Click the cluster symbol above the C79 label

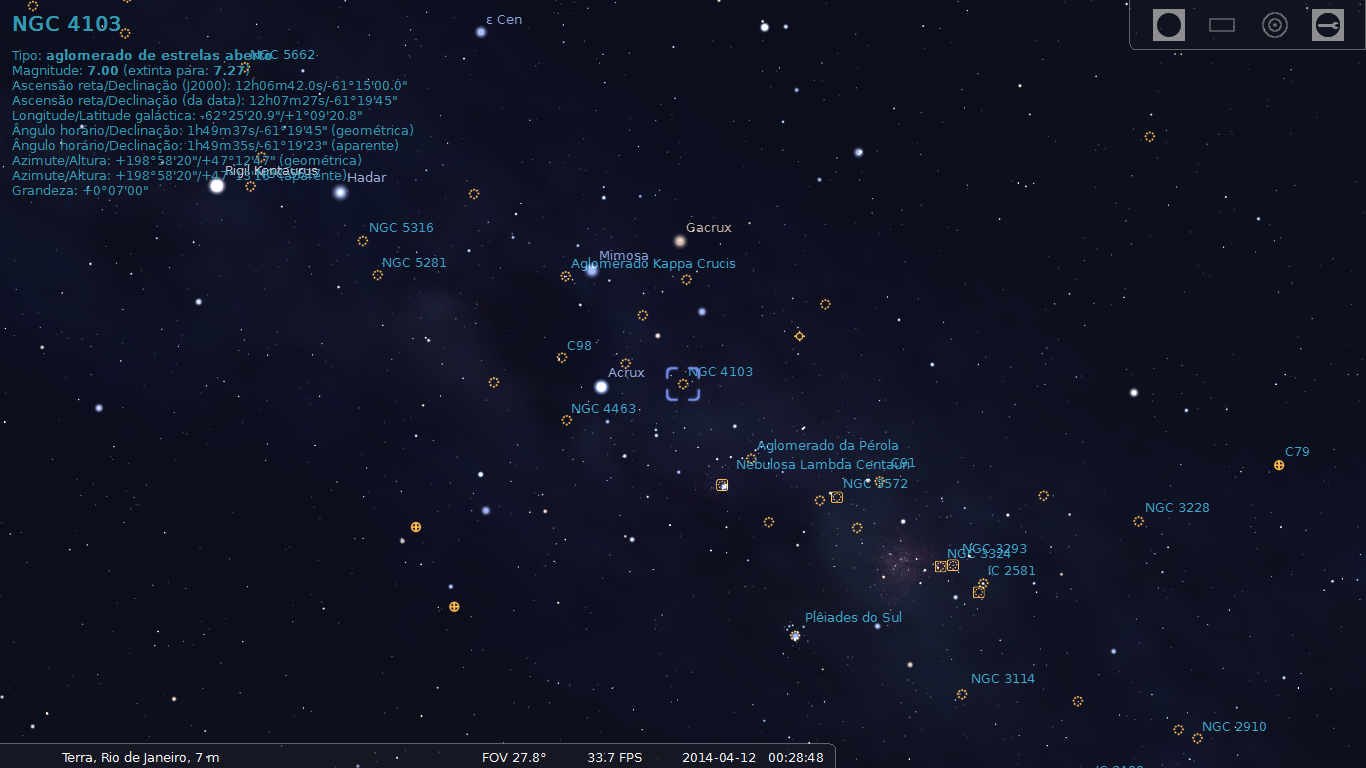1278,464
